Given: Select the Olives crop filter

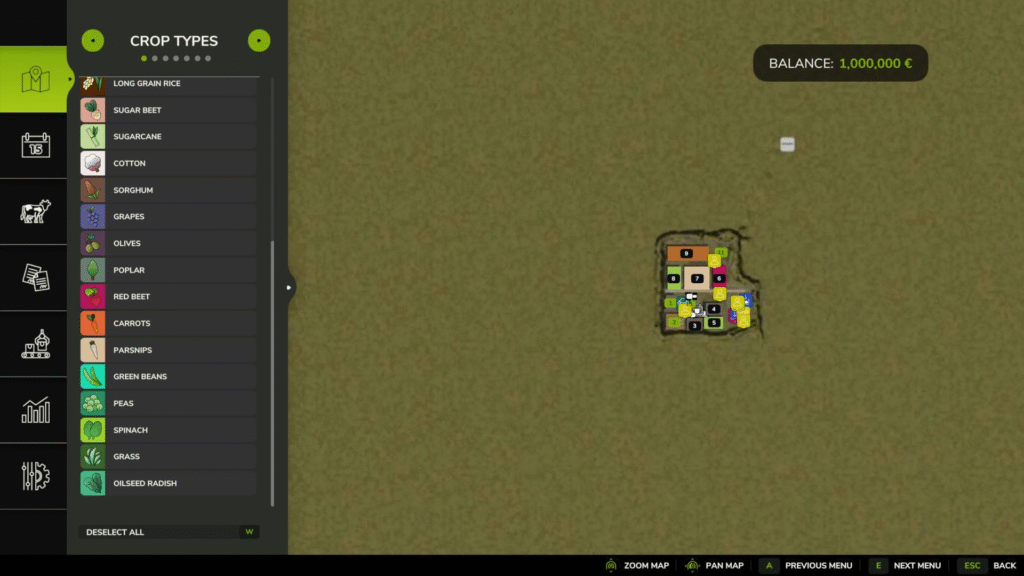Looking at the screenshot, I should (168, 243).
